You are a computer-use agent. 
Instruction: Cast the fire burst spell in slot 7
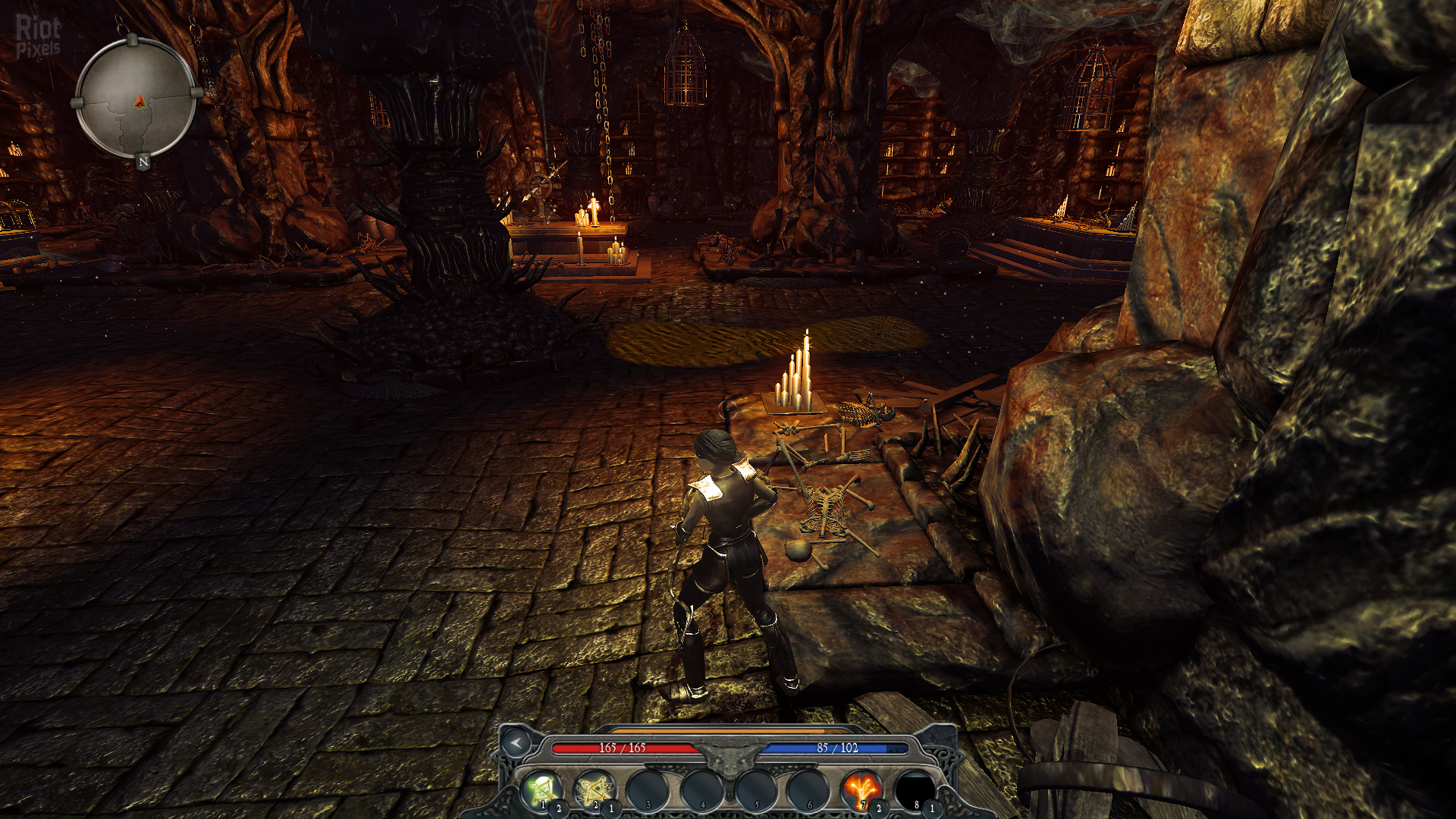[x=861, y=789]
